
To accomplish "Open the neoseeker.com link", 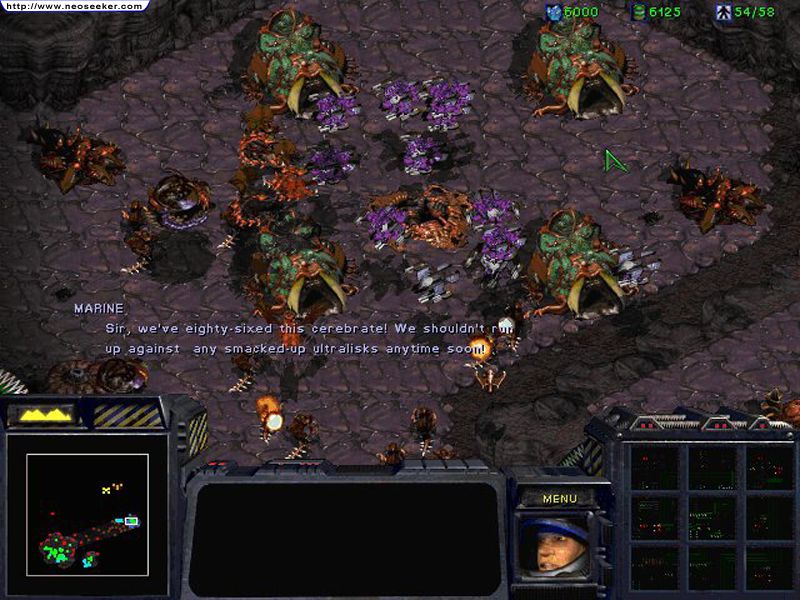I will pos(73,6).
